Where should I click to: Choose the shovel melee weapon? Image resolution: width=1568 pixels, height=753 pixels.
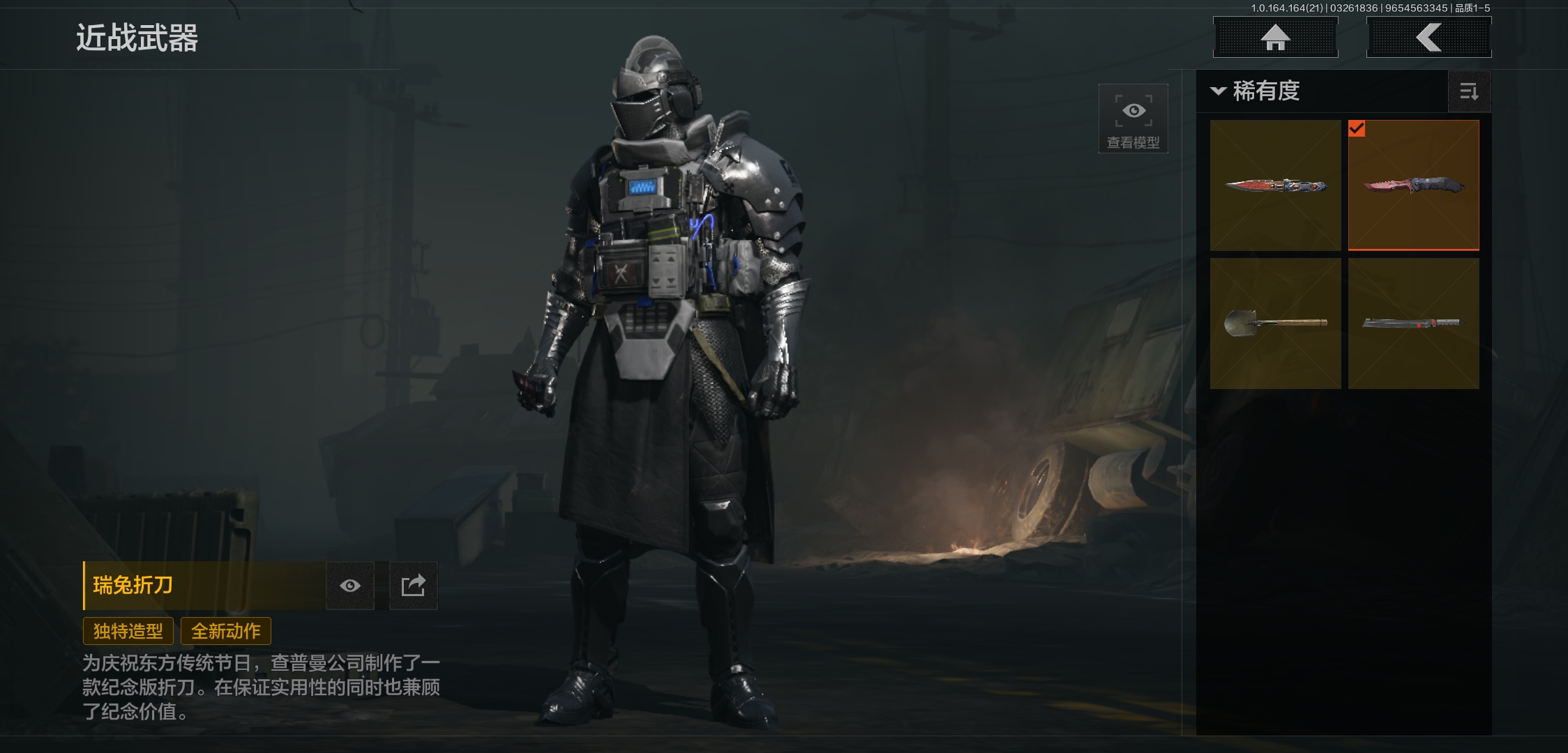coord(1275,324)
